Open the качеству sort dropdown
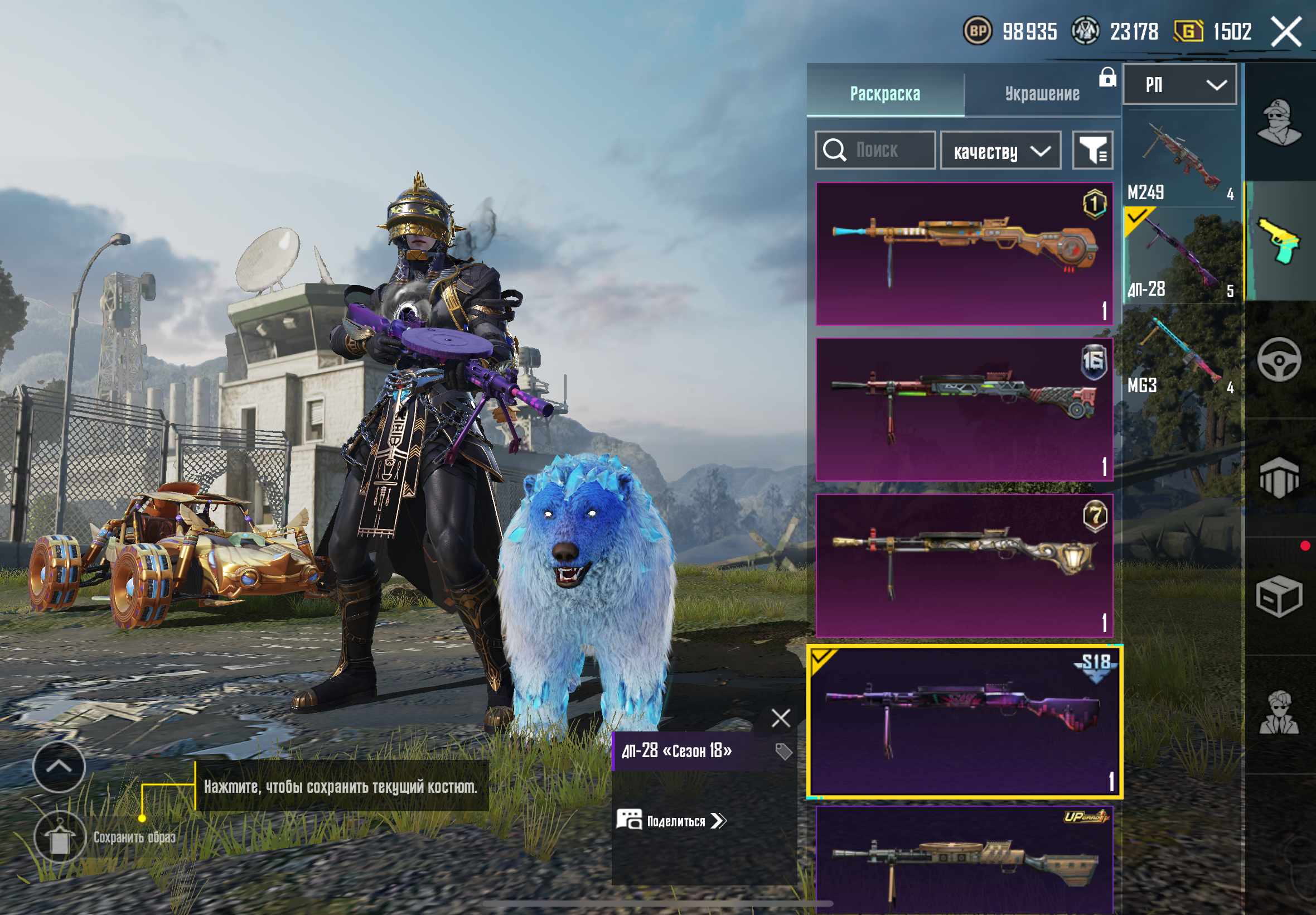This screenshot has width=1316, height=915. [1000, 151]
